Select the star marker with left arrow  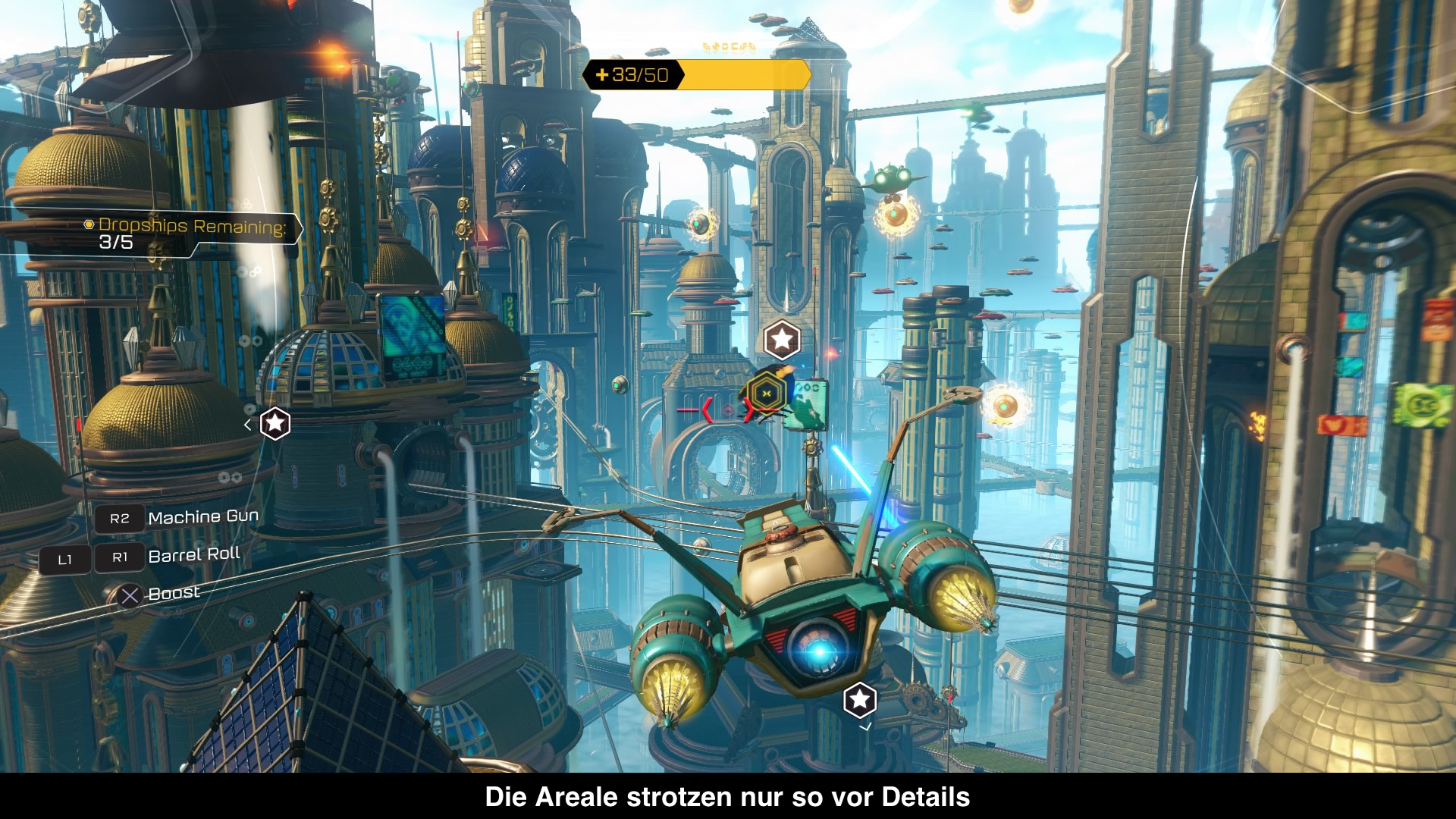[x=275, y=423]
